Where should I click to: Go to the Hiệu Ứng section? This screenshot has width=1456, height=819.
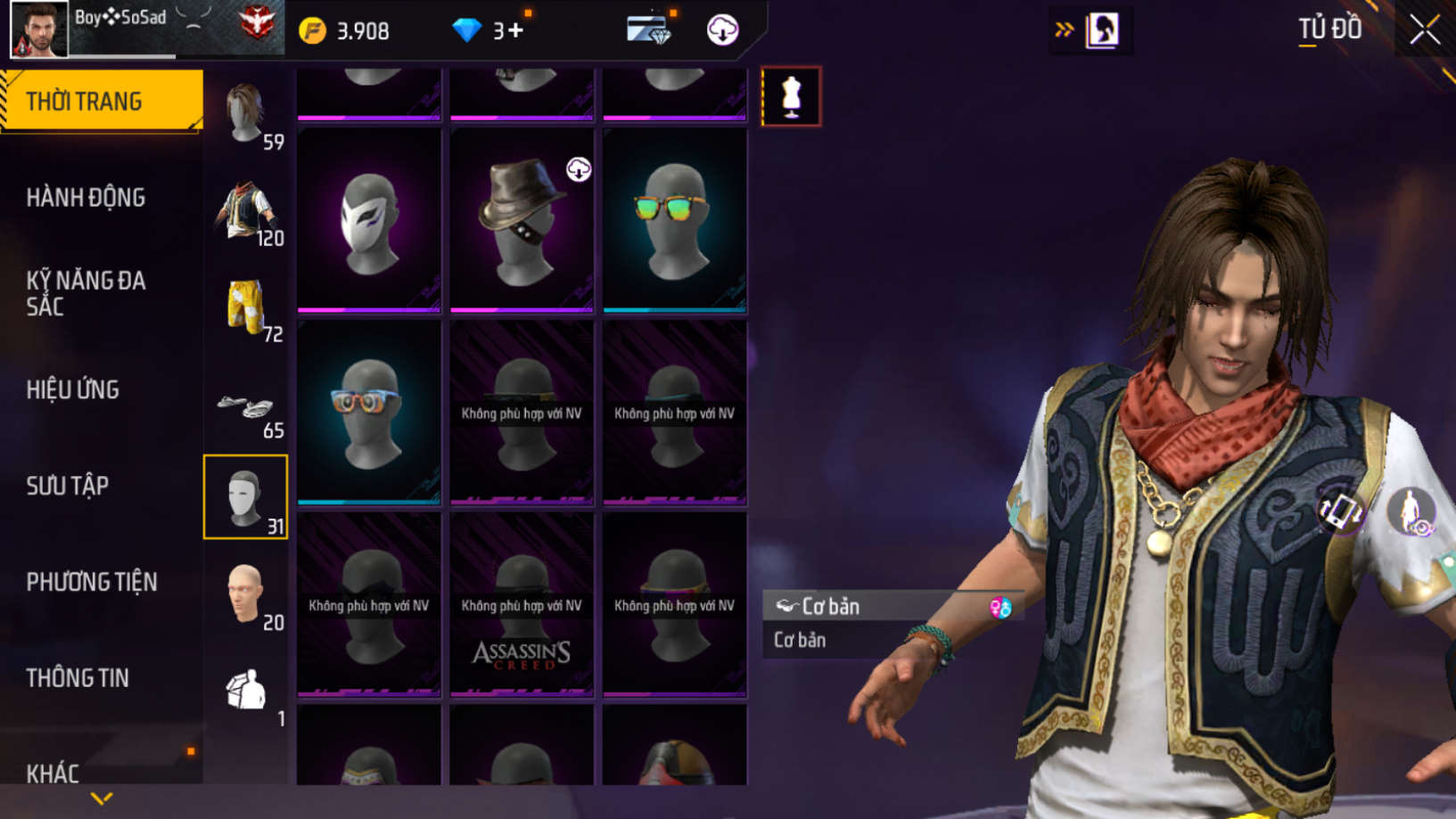point(73,389)
